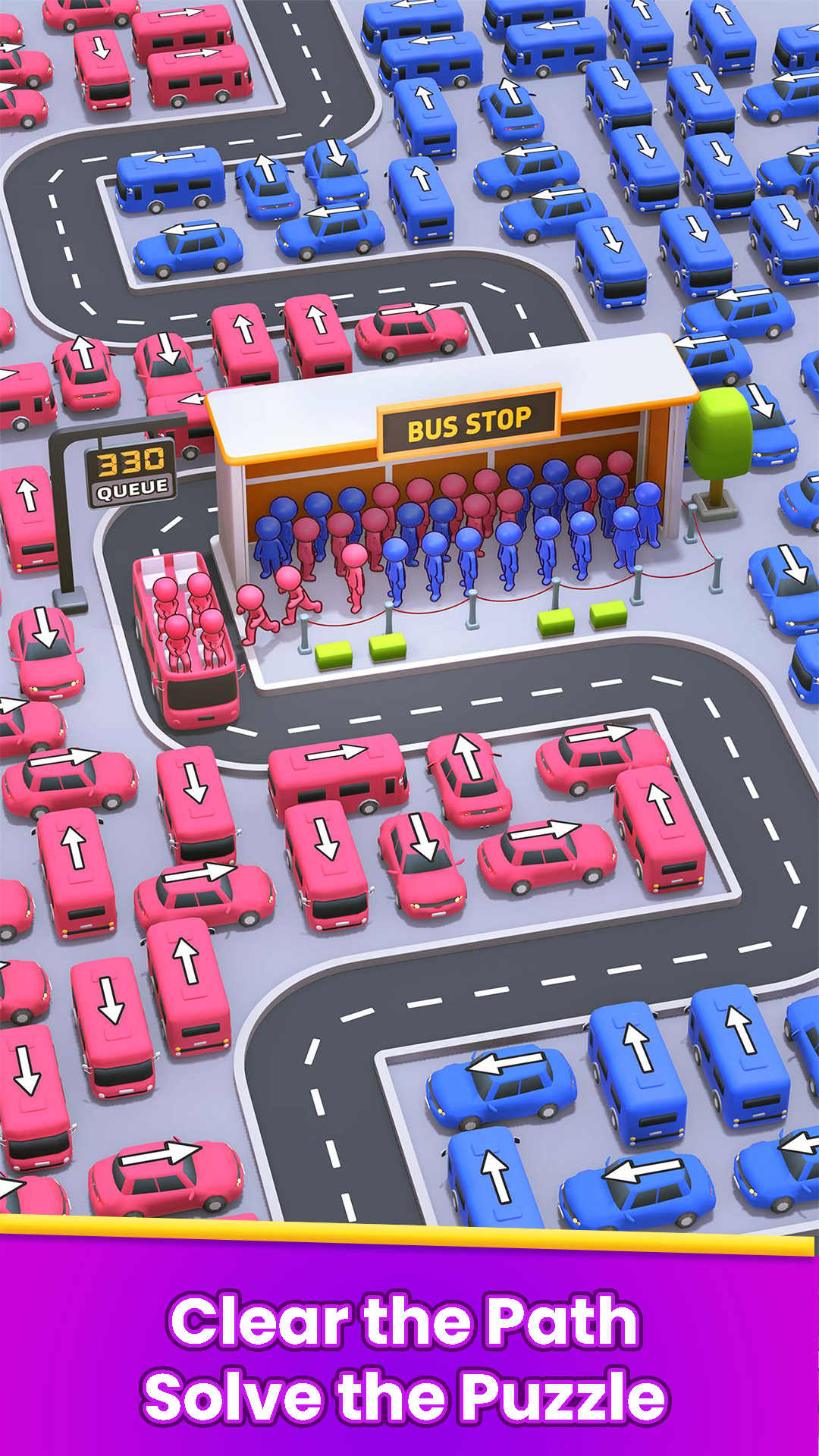
Task: Tap the right-arrow pink car behind the bus stop roof
Action: 411,331
